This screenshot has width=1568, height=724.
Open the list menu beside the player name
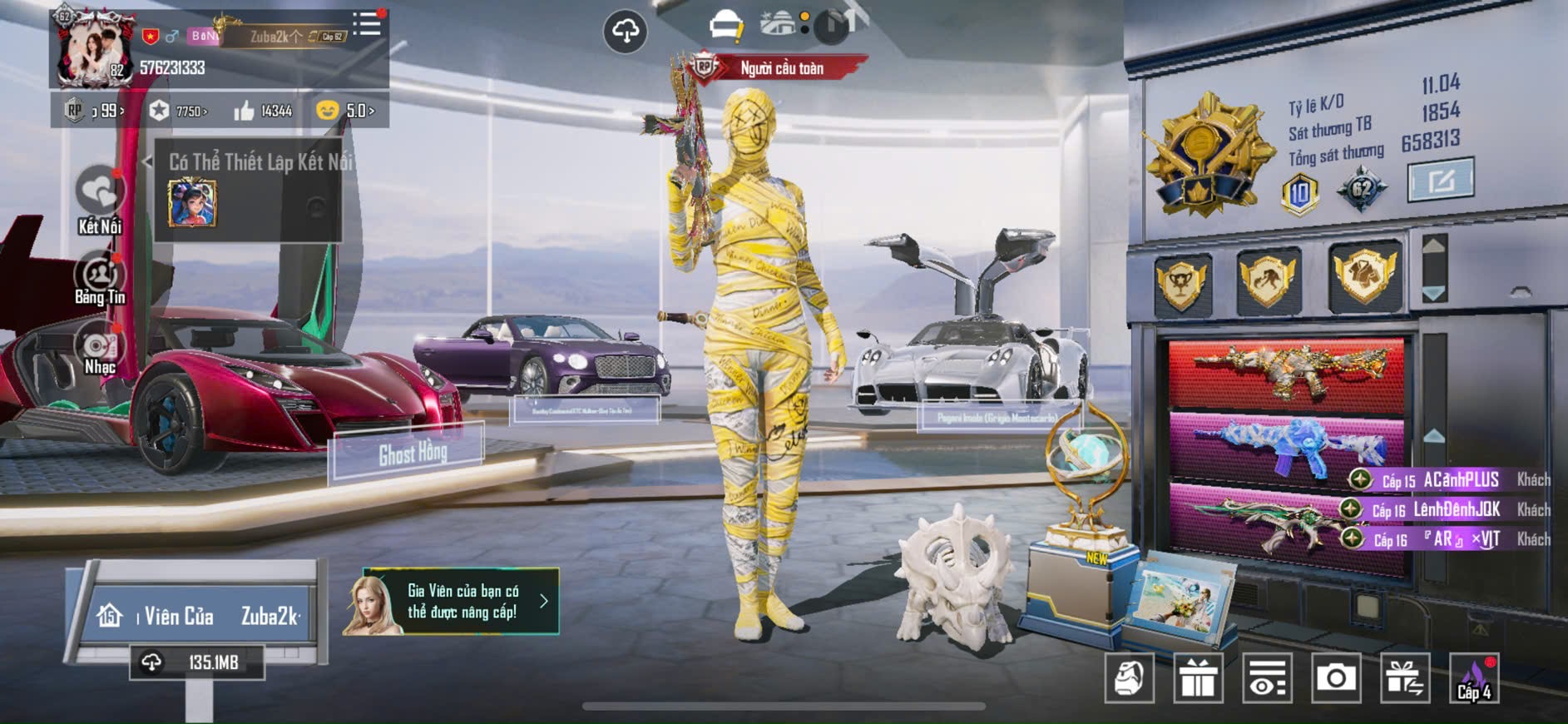(366, 24)
